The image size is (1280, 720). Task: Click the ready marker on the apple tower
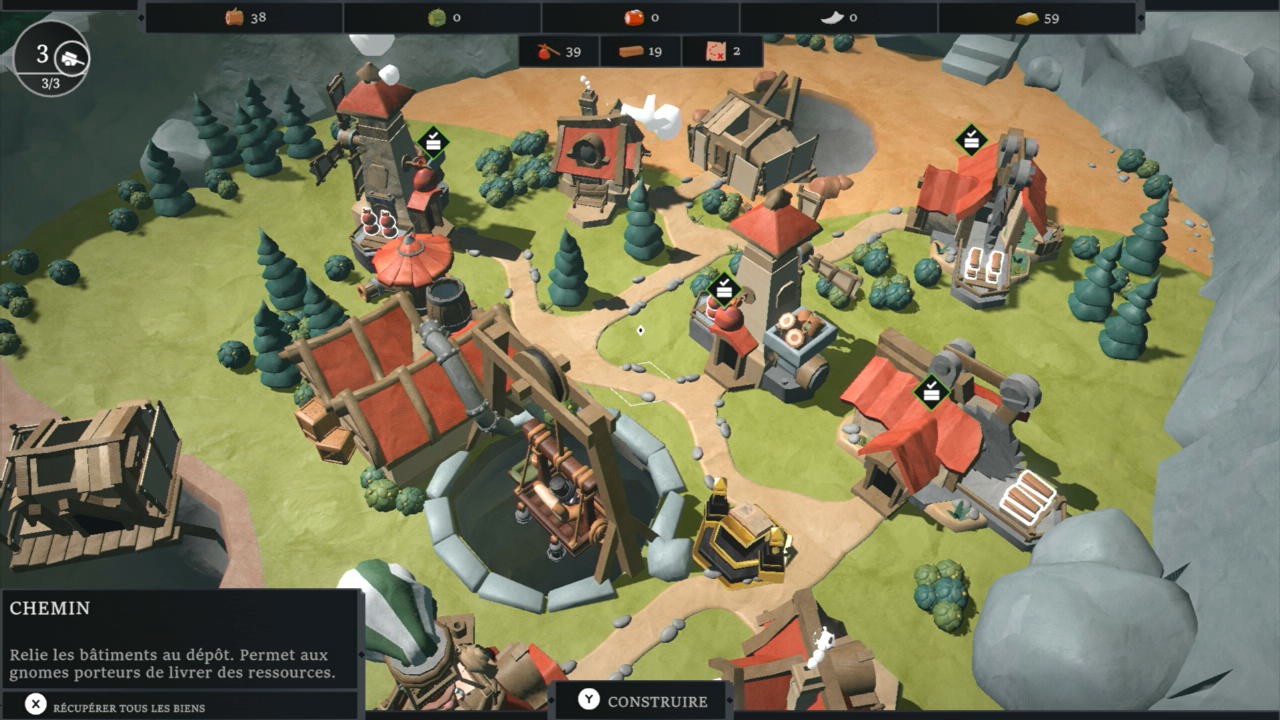point(723,290)
